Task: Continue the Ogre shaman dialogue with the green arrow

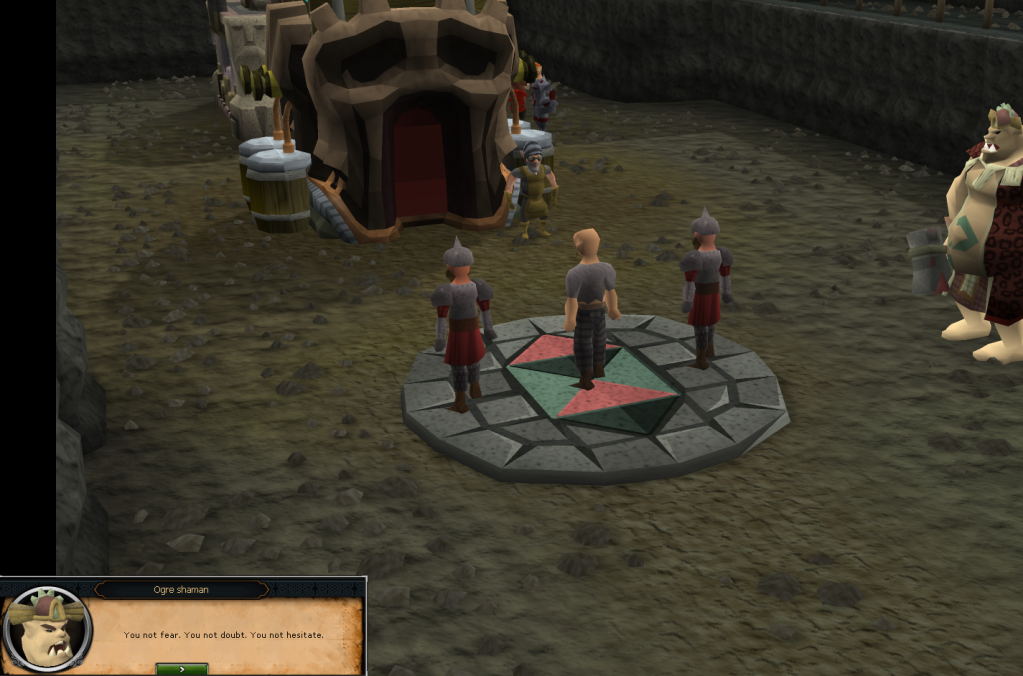Action: 182,668
